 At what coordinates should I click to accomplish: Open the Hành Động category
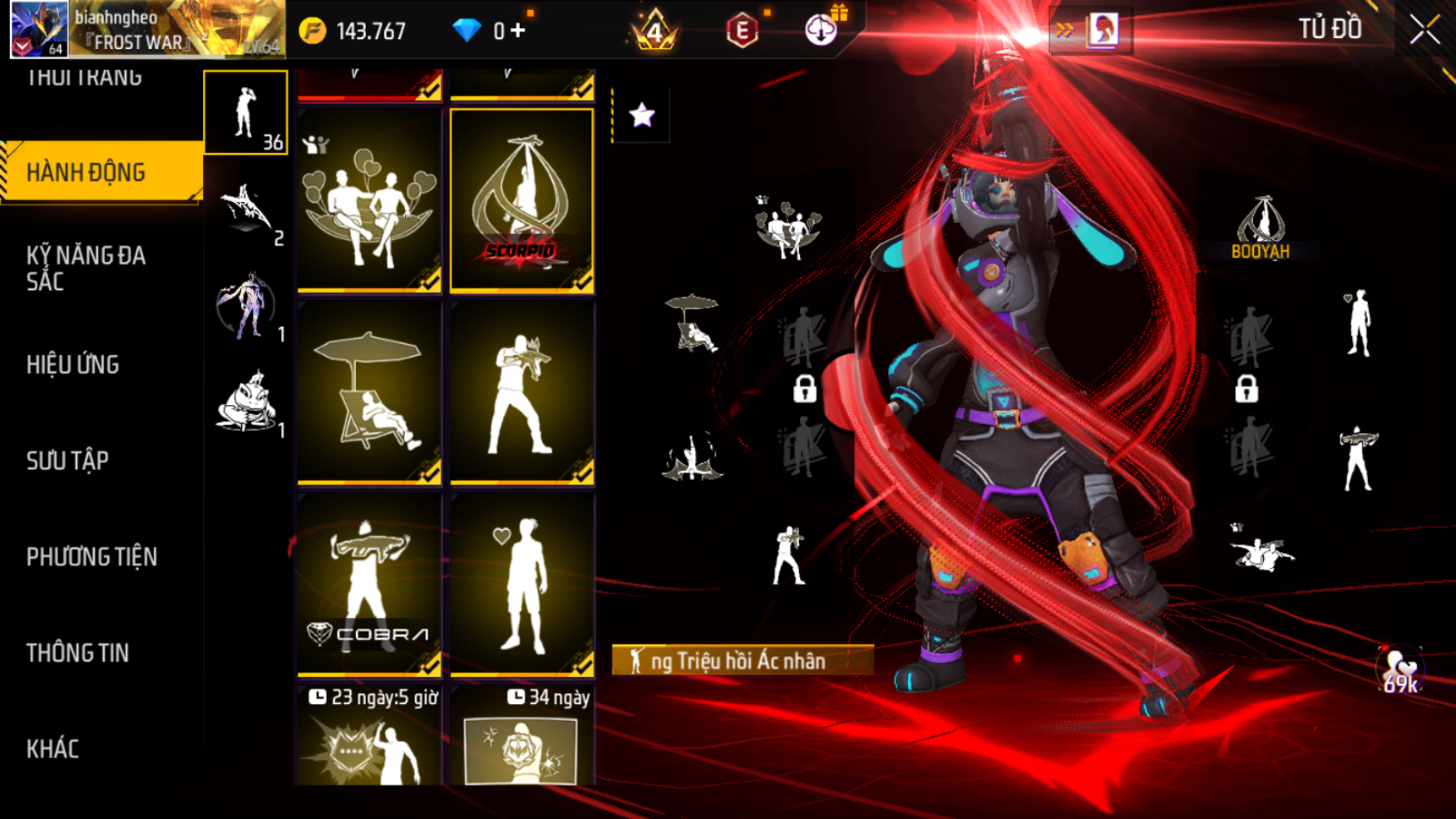[x=101, y=172]
